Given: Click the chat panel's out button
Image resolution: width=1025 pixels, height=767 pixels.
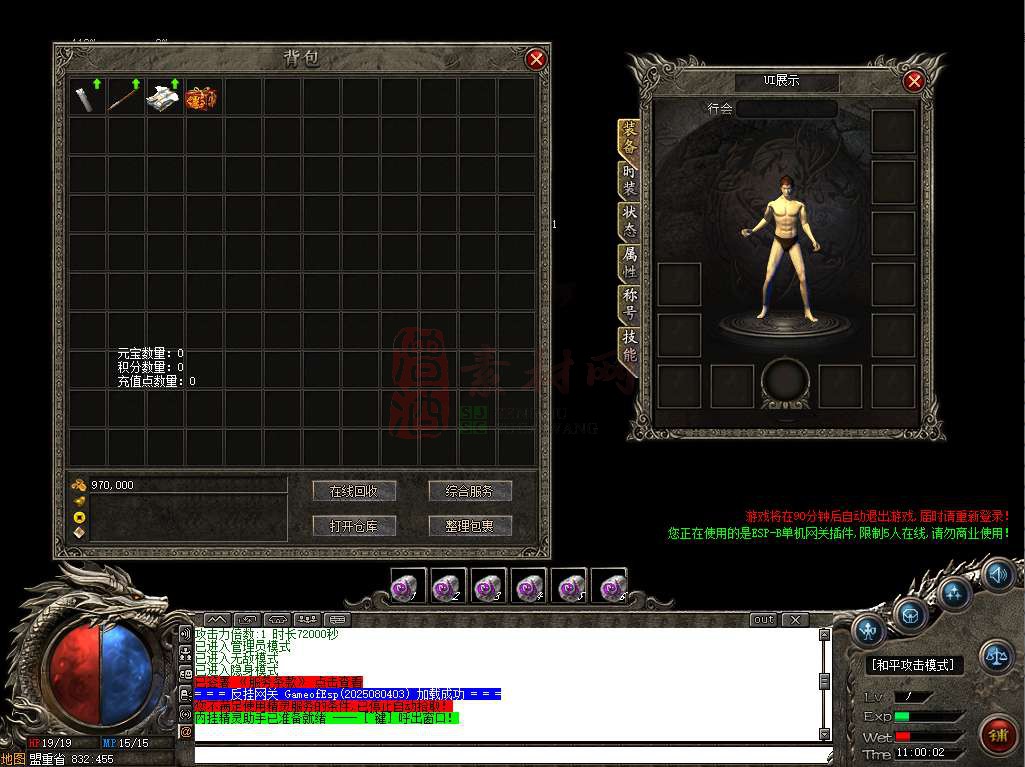Looking at the screenshot, I should 764,620.
